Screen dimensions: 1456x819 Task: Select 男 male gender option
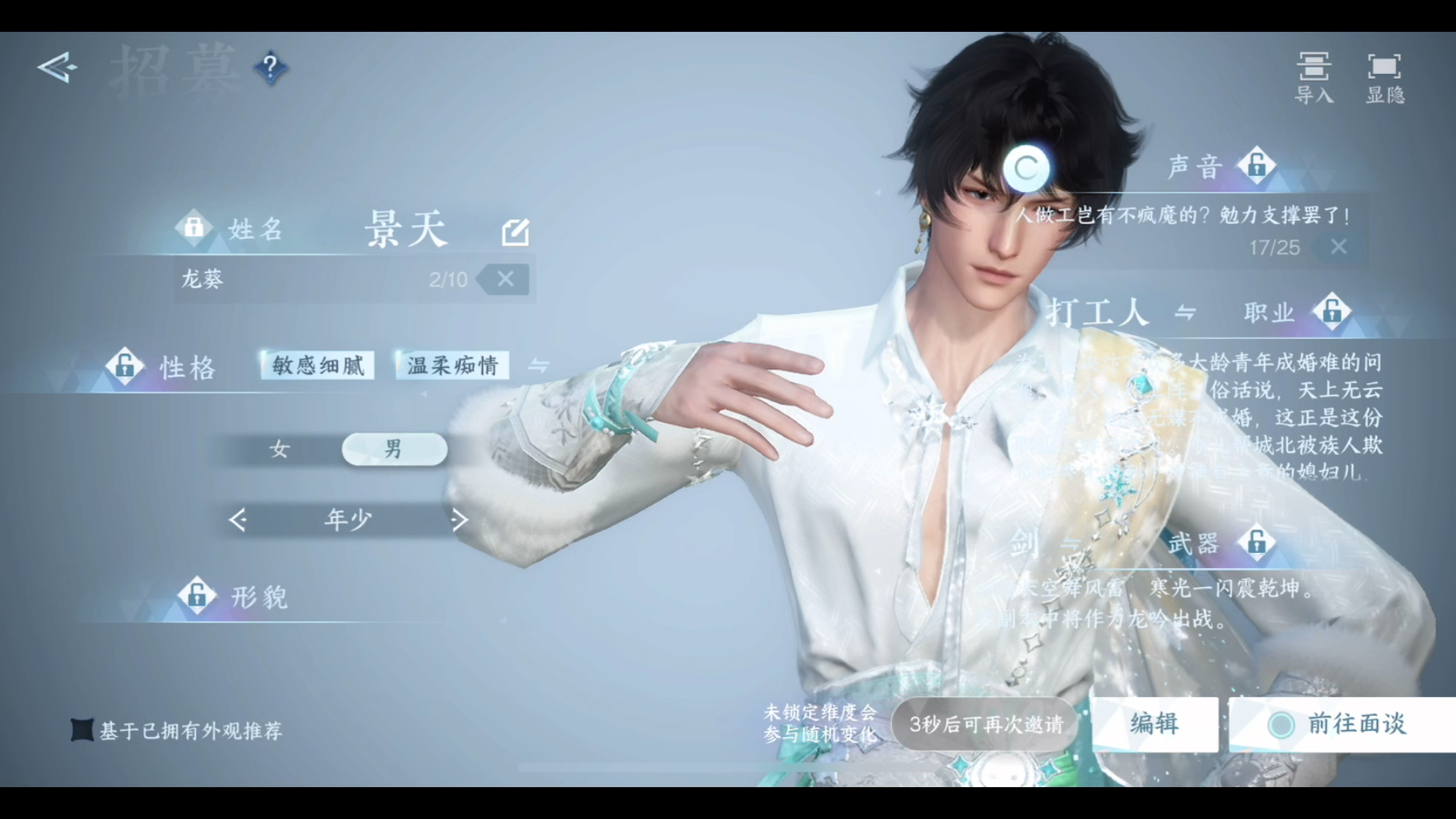click(394, 450)
